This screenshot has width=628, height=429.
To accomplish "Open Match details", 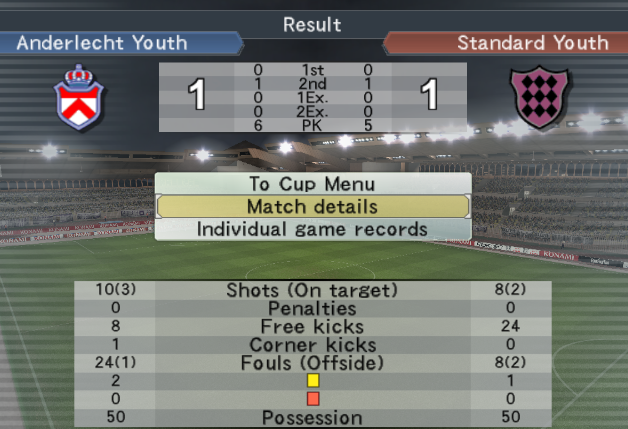I will [x=312, y=207].
